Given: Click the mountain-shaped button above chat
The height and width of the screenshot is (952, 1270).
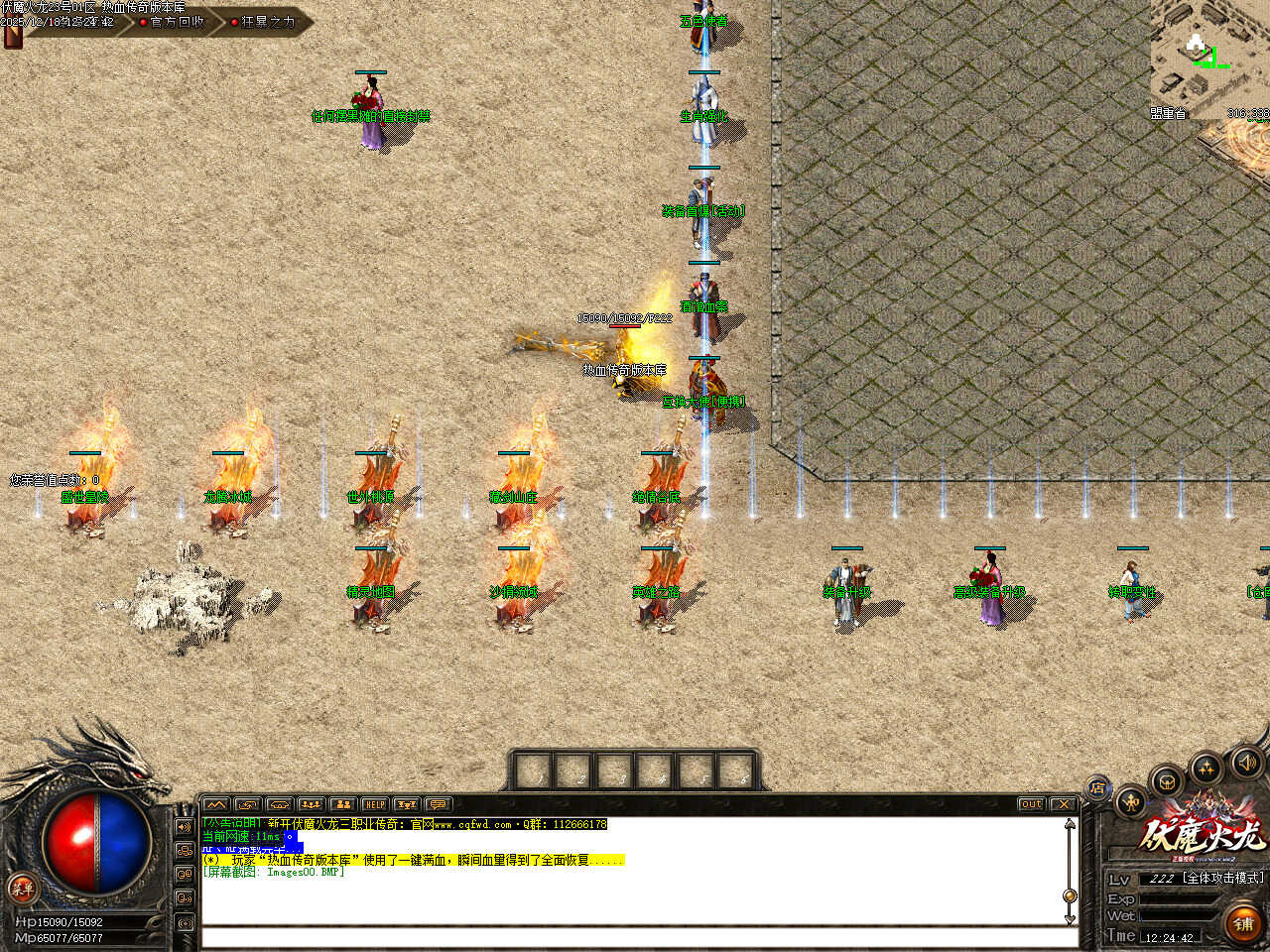Looking at the screenshot, I should [x=215, y=804].
